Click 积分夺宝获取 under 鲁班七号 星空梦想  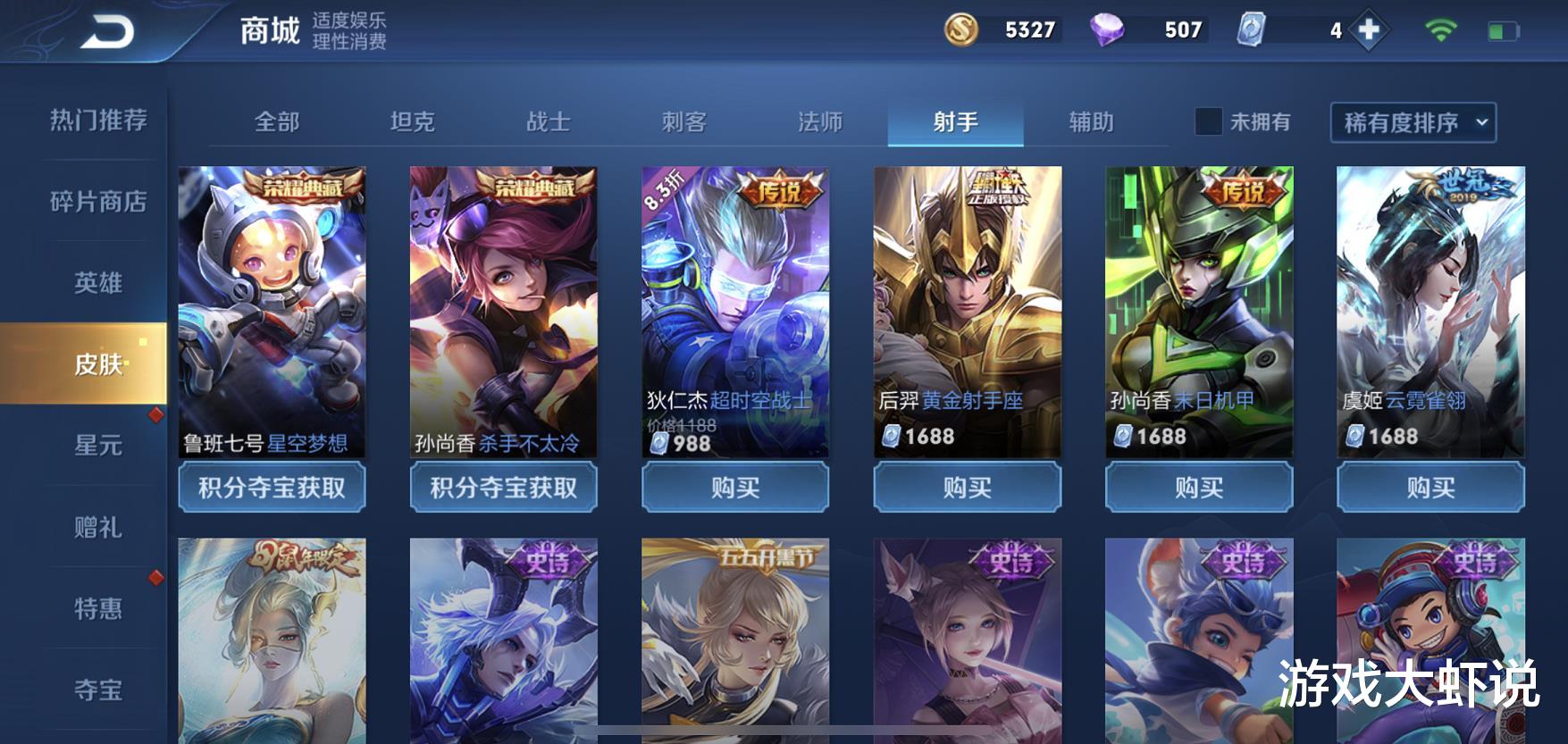(271, 488)
